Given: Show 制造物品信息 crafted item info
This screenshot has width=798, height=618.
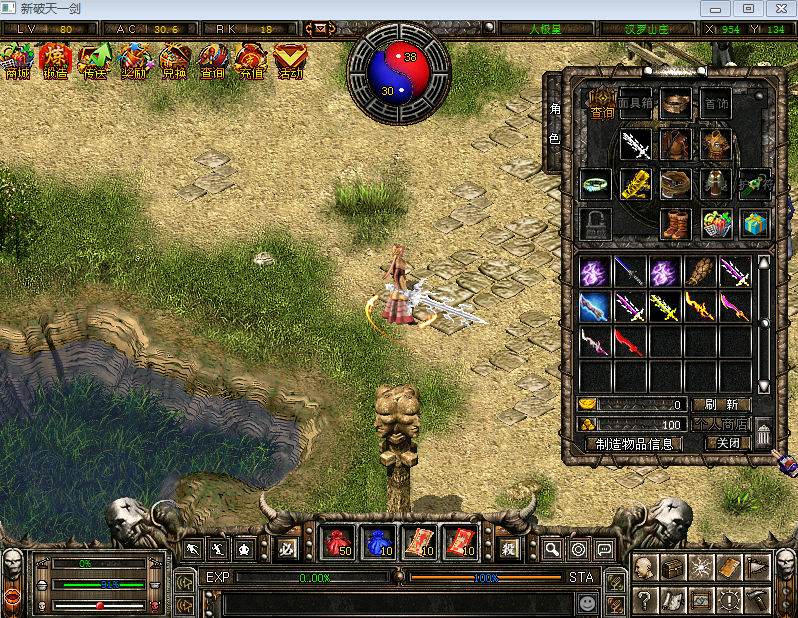Looking at the screenshot, I should coord(638,443).
